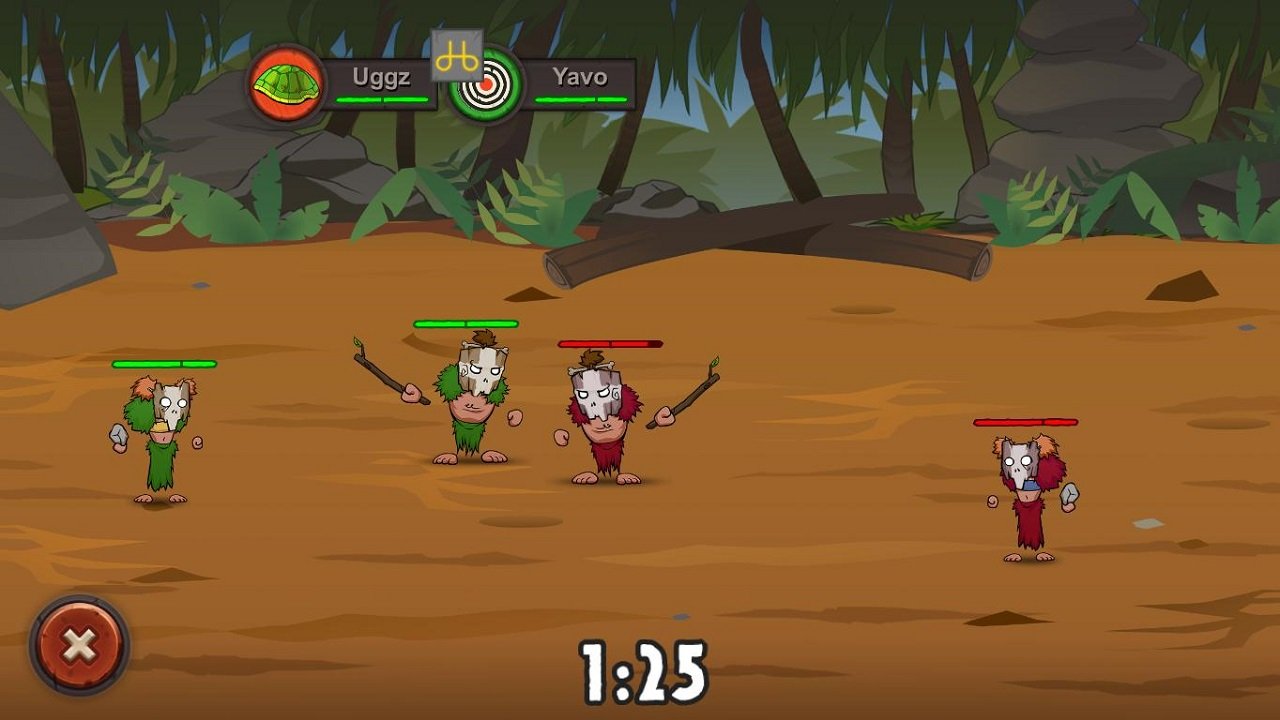Select the small green minion holding rocks
The height and width of the screenshot is (720, 1280).
point(160,440)
